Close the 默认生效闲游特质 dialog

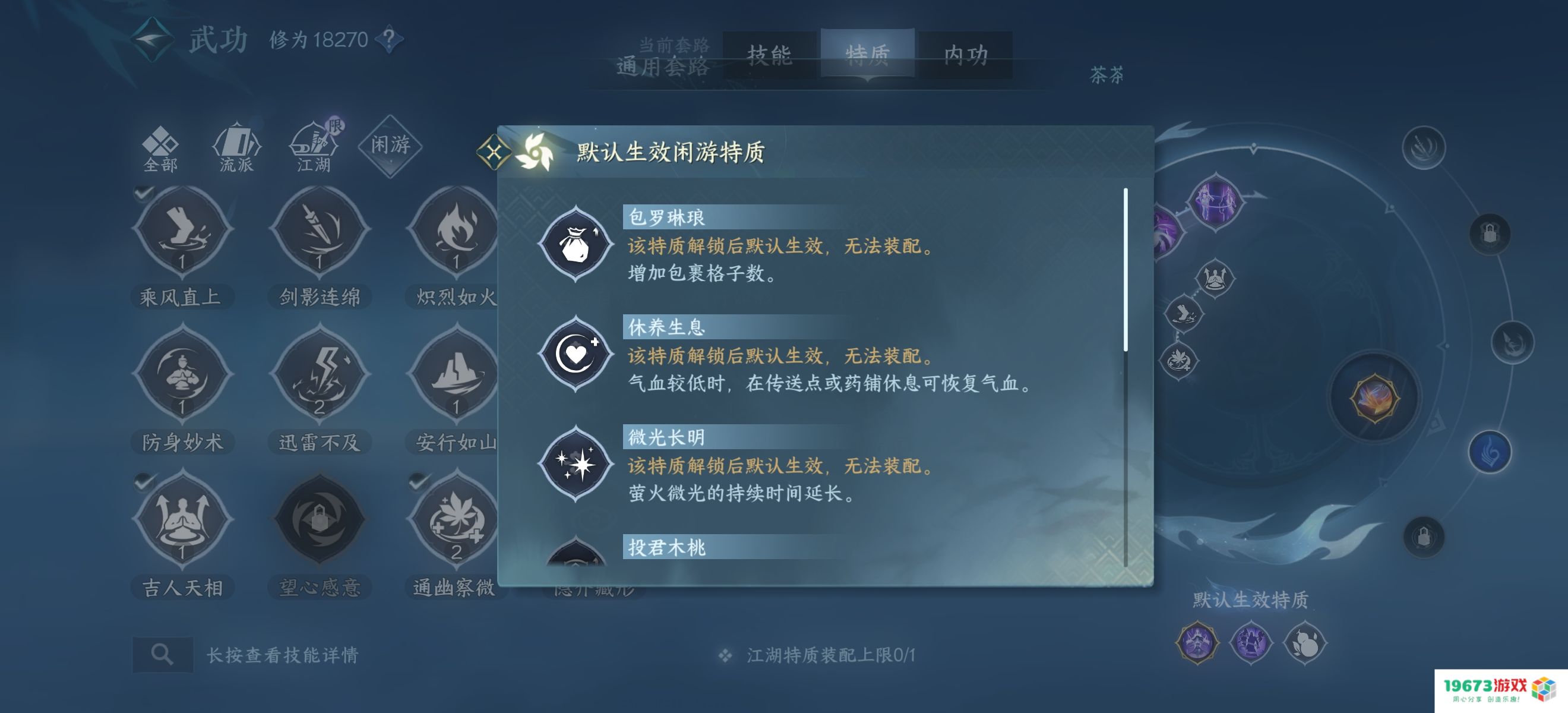494,153
